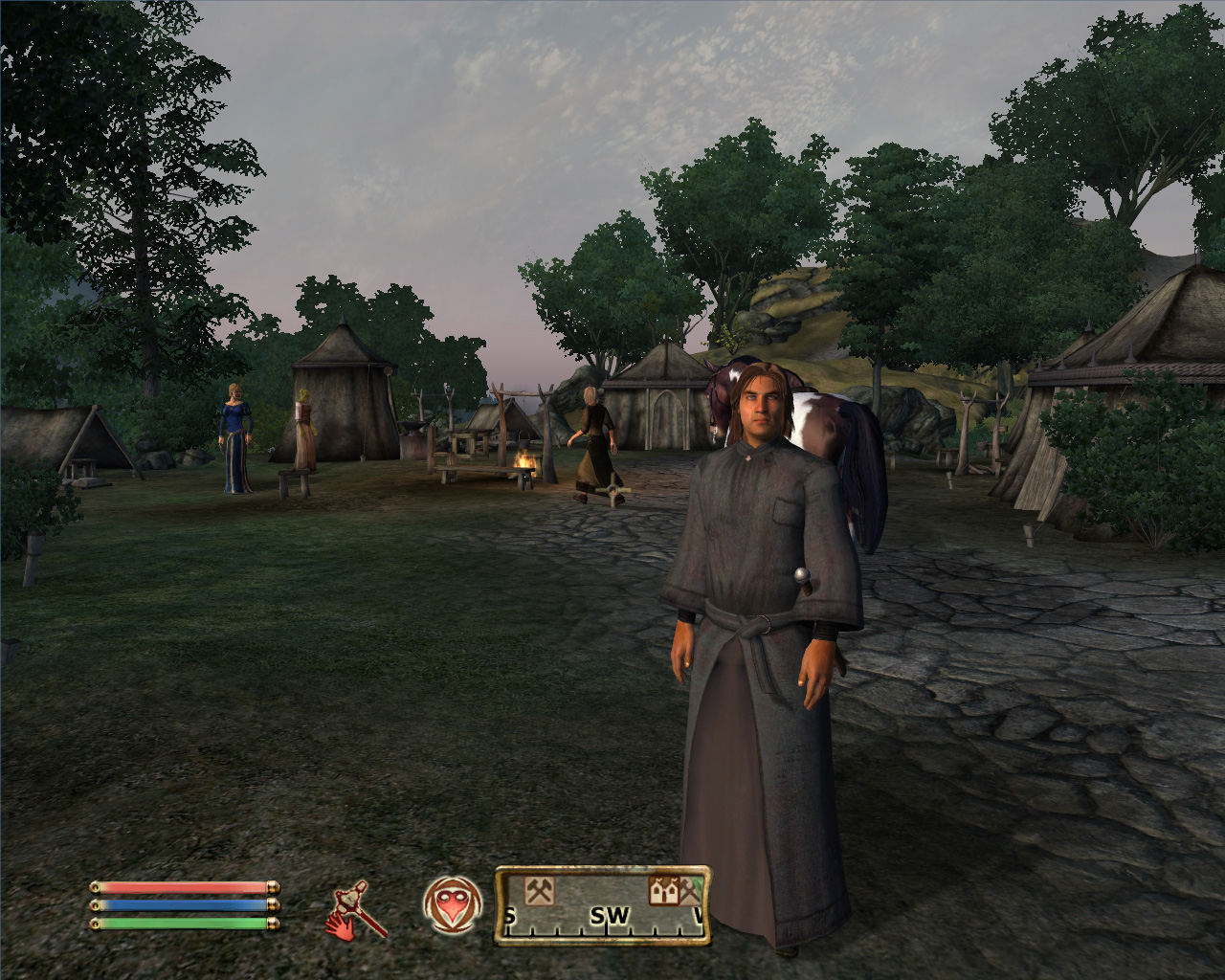This screenshot has height=980, width=1225.
Task: Select the crossed-pickaxes mine marker near S
Action: (x=539, y=891)
